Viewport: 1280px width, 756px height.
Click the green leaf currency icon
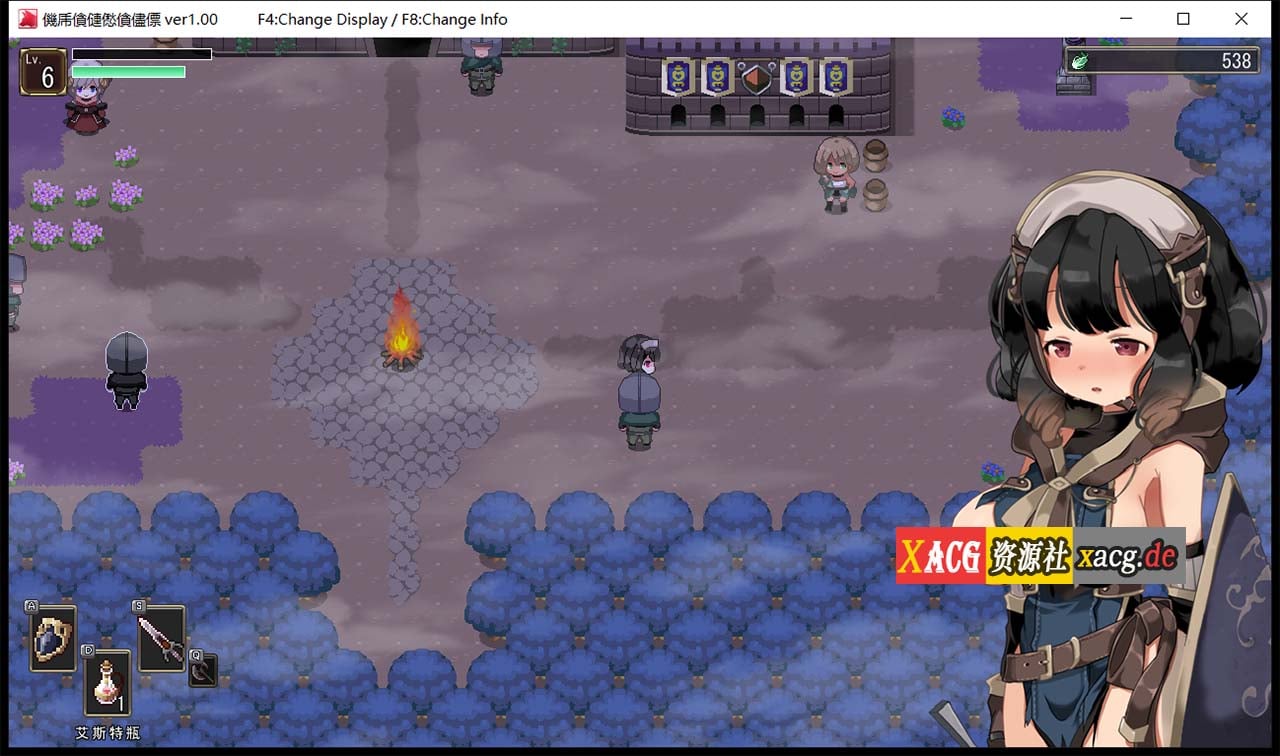point(1082,59)
